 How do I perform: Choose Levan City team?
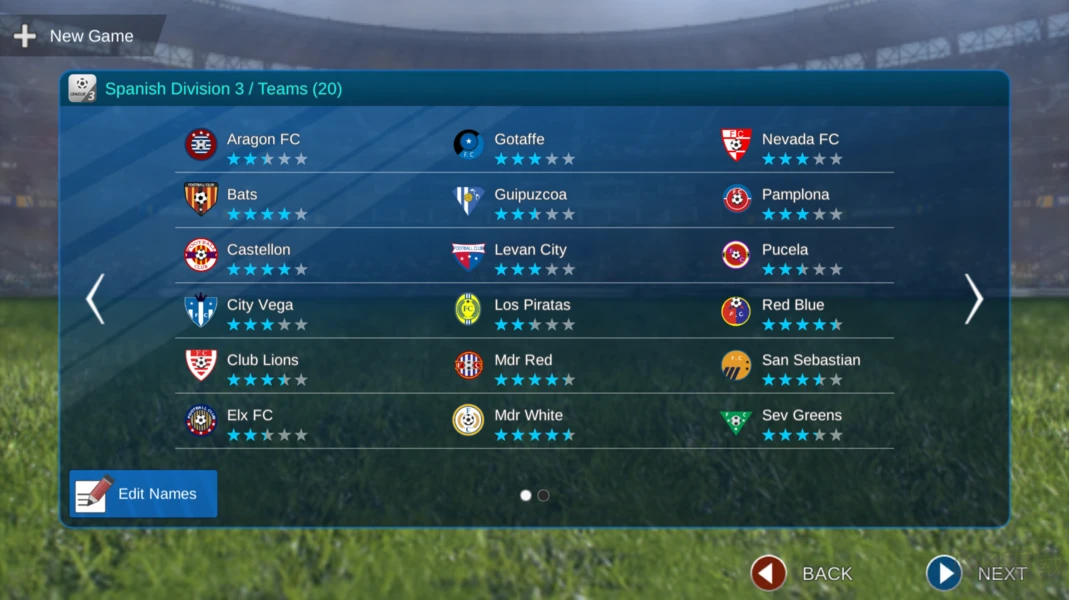pyautogui.click(x=530, y=256)
